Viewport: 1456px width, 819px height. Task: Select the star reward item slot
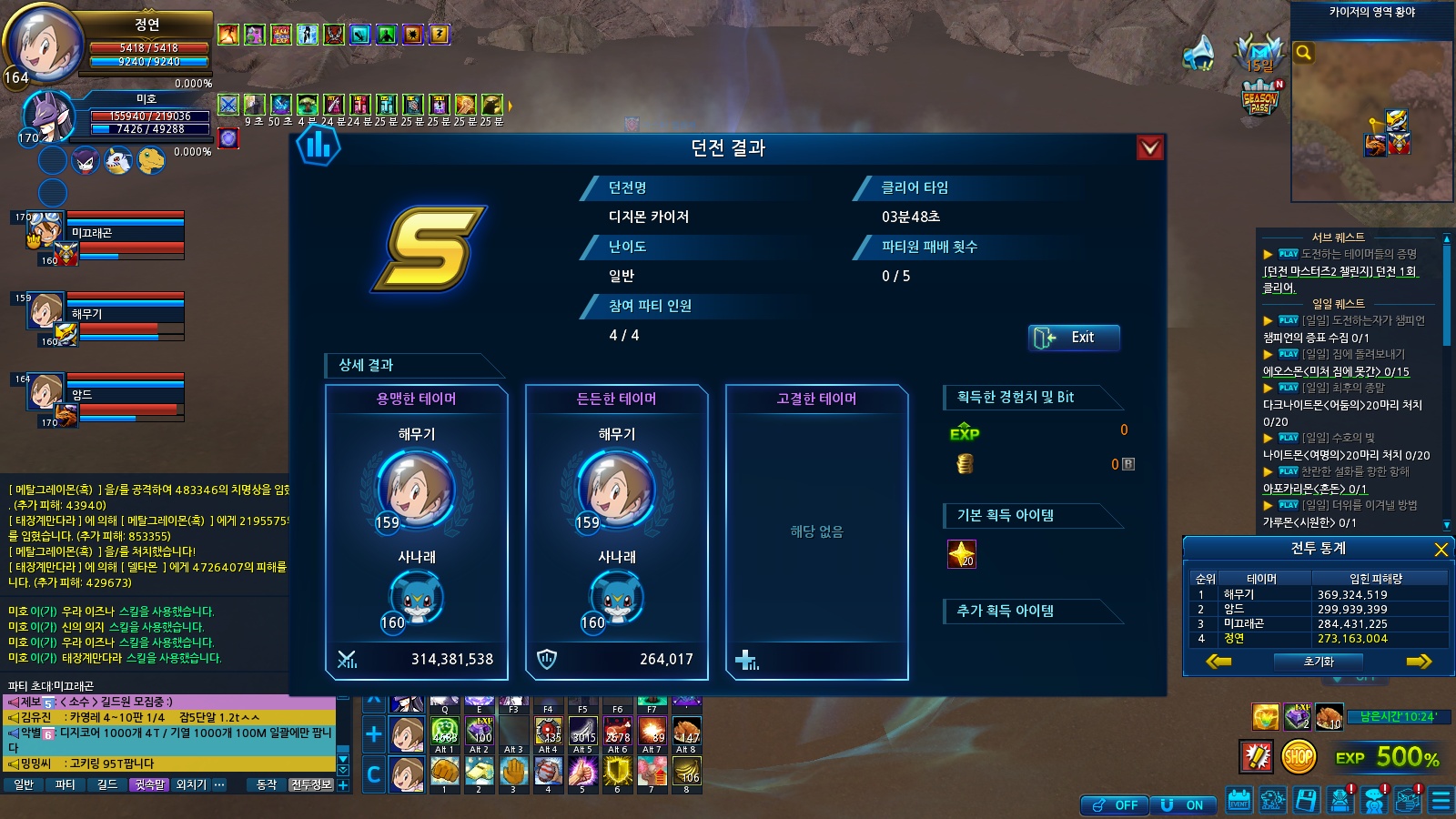962,553
